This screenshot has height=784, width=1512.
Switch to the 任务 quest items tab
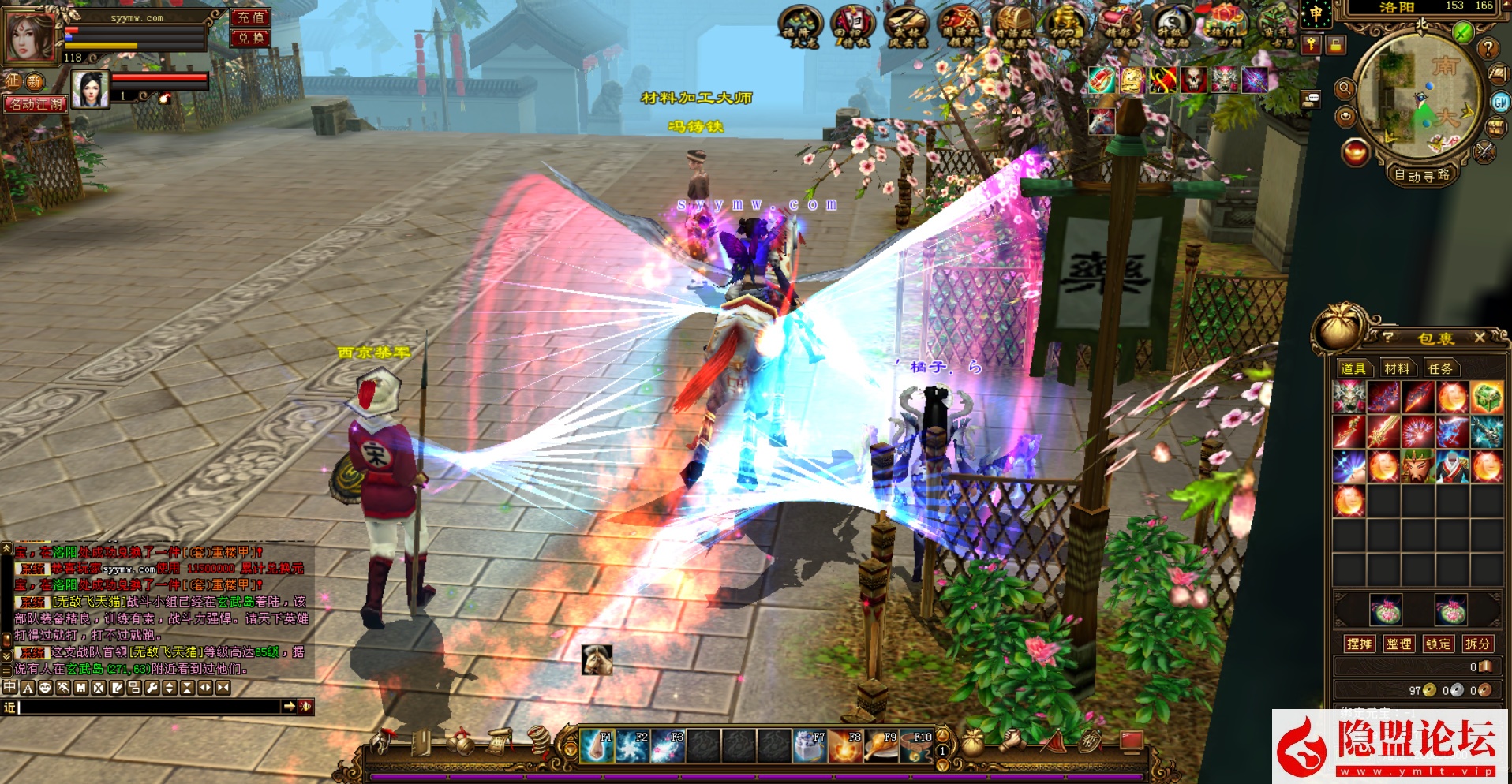point(1439,368)
